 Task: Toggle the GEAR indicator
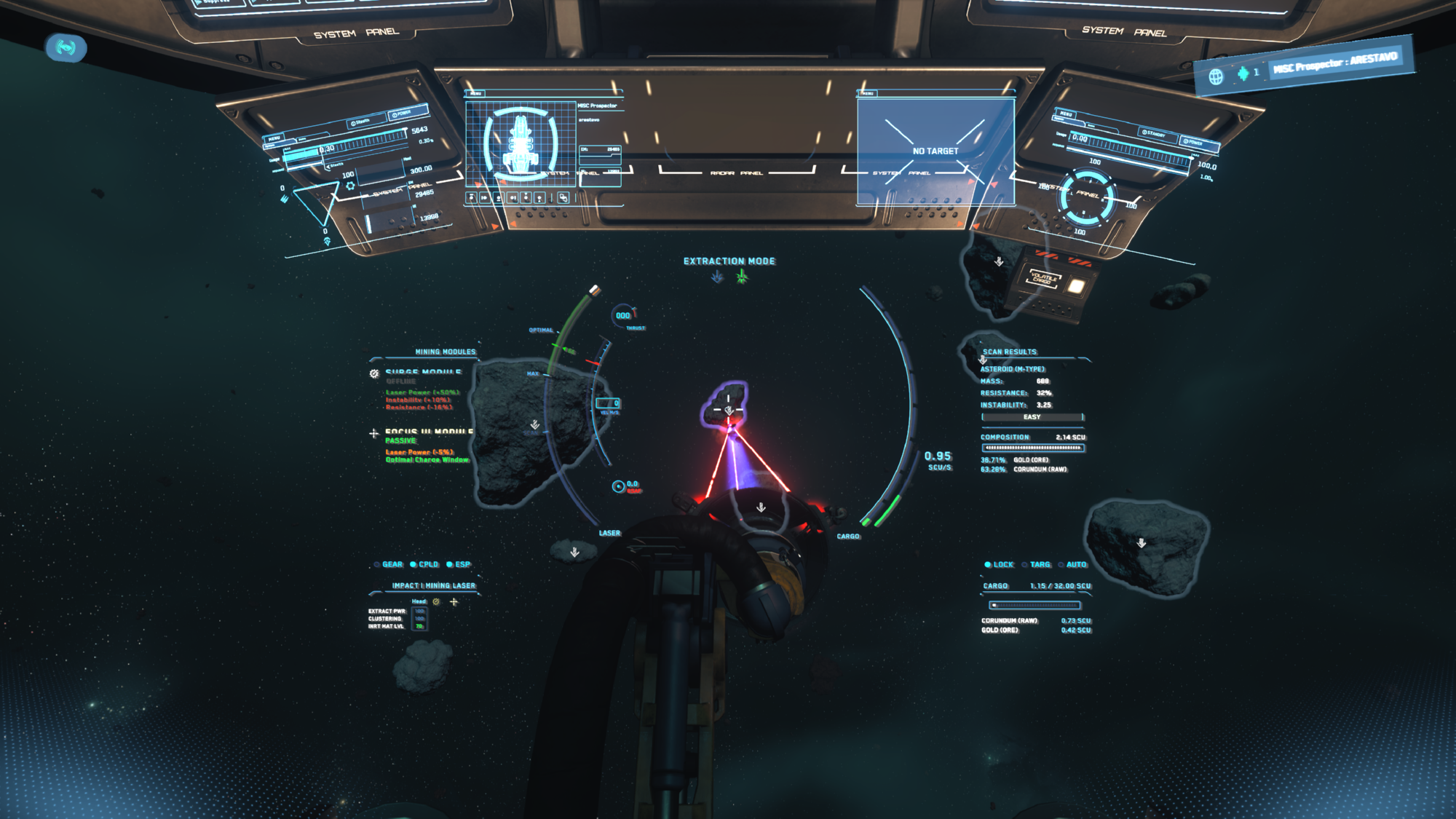point(388,564)
